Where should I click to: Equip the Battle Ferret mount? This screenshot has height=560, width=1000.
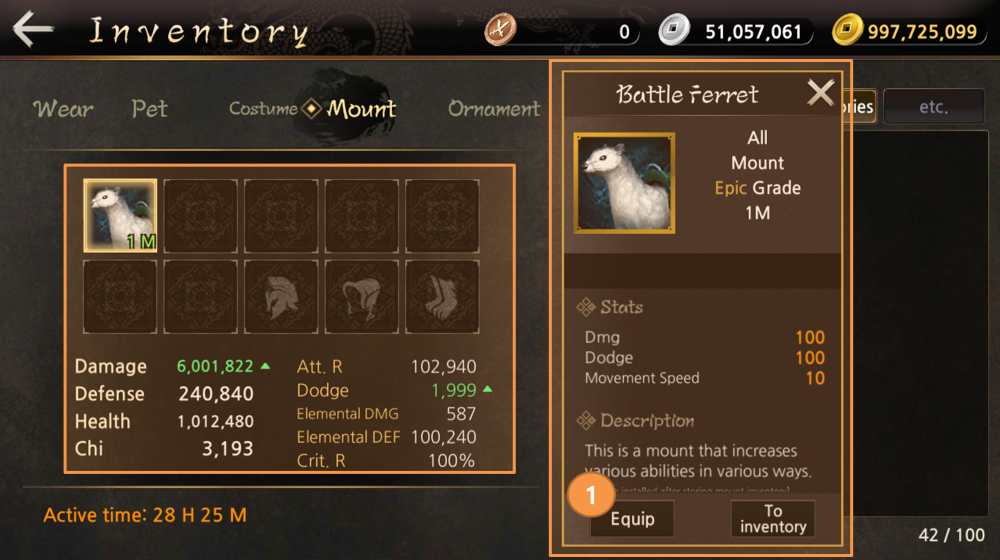[632, 519]
